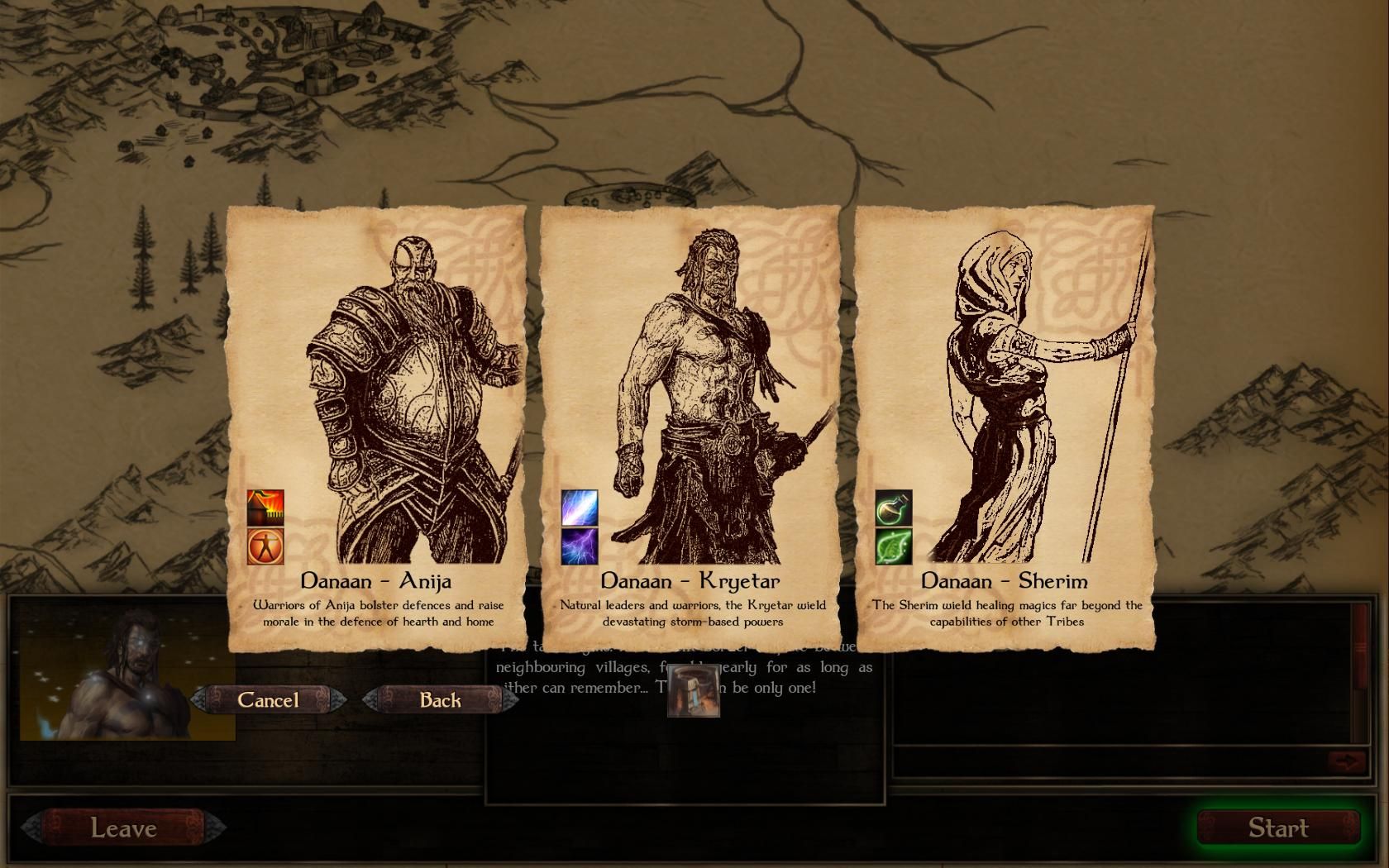
Task: Choose the Danaan - Kryetar tribe card
Action: pyautogui.click(x=690, y=397)
